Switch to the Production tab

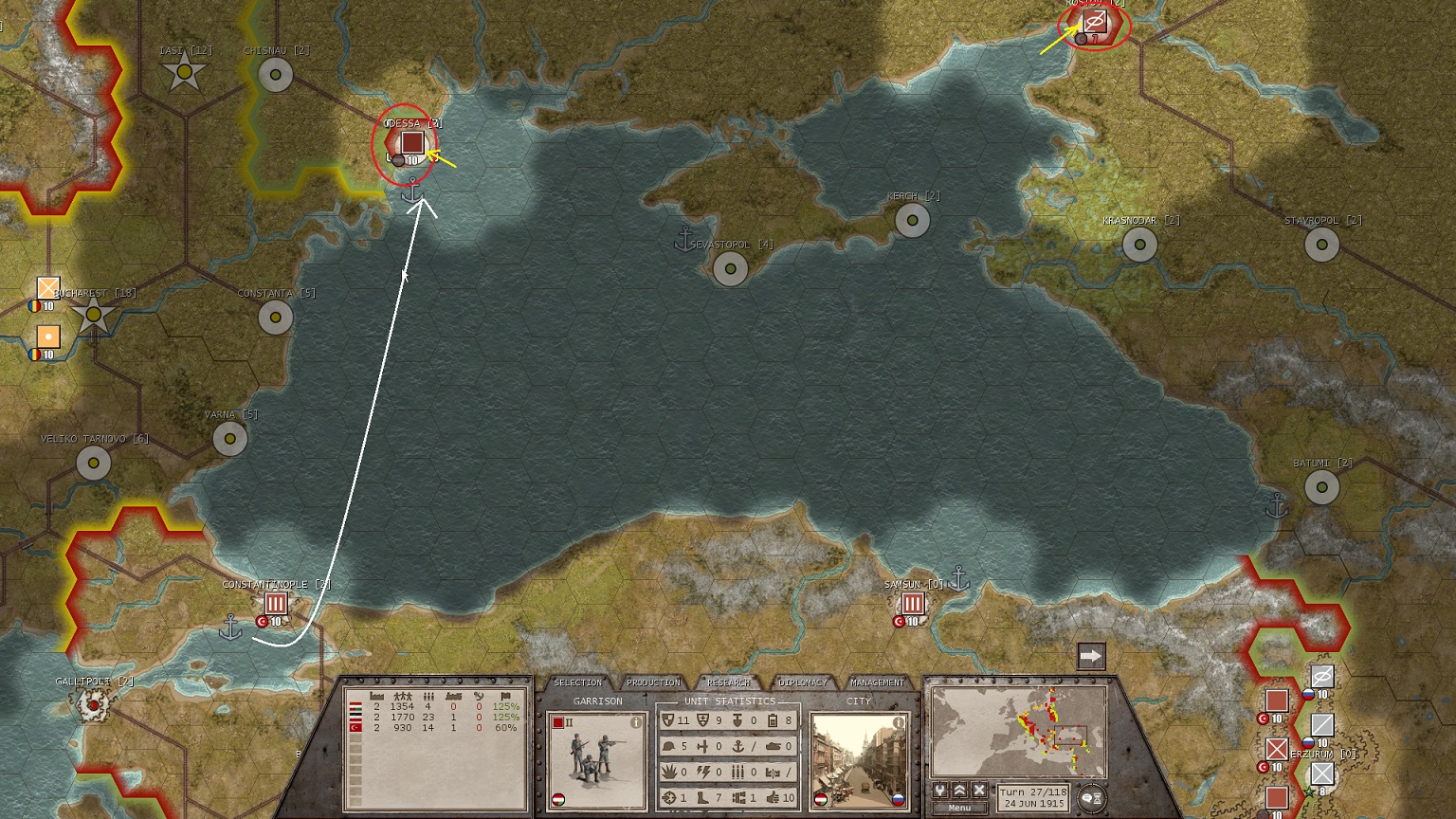[x=653, y=682]
